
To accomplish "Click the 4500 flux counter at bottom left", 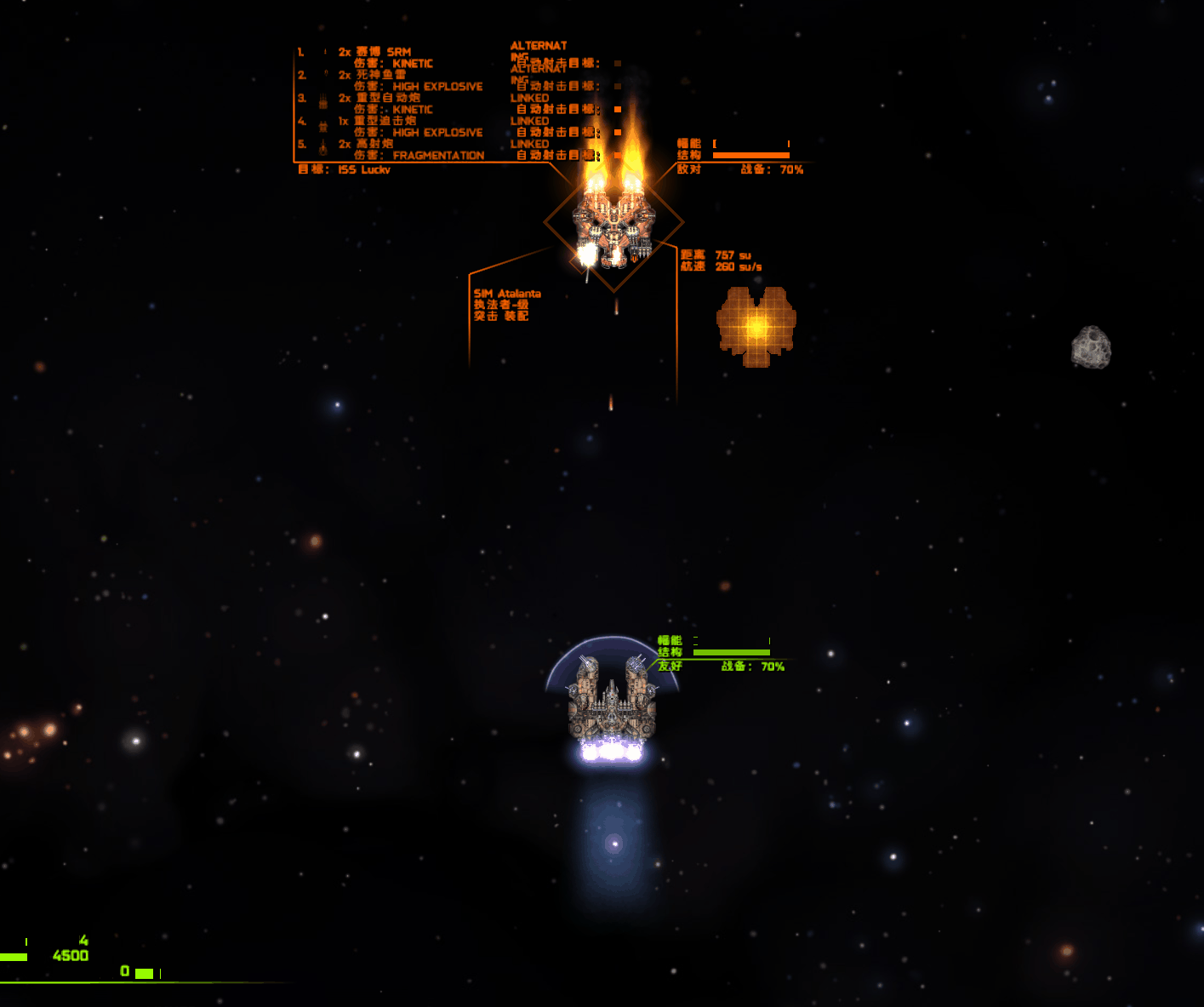I will (70, 955).
